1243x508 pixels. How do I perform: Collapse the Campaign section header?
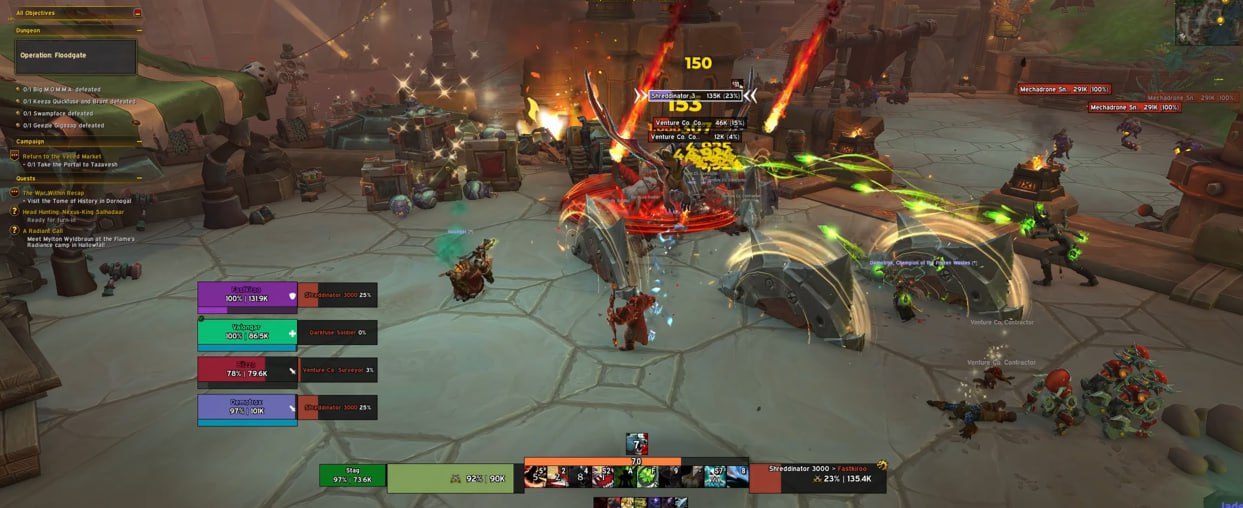(139, 142)
